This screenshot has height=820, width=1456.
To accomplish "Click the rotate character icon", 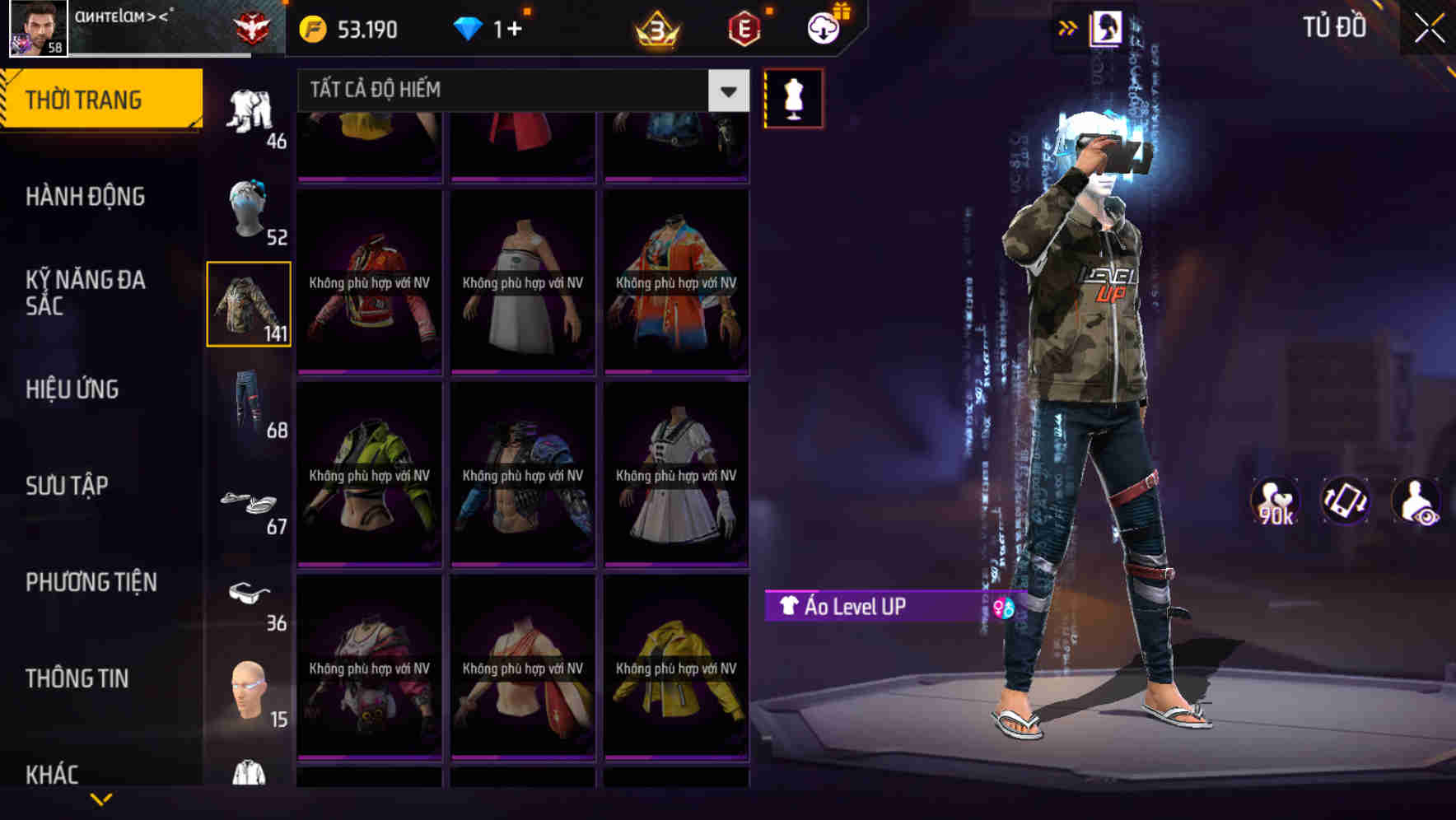I will click(x=1346, y=500).
